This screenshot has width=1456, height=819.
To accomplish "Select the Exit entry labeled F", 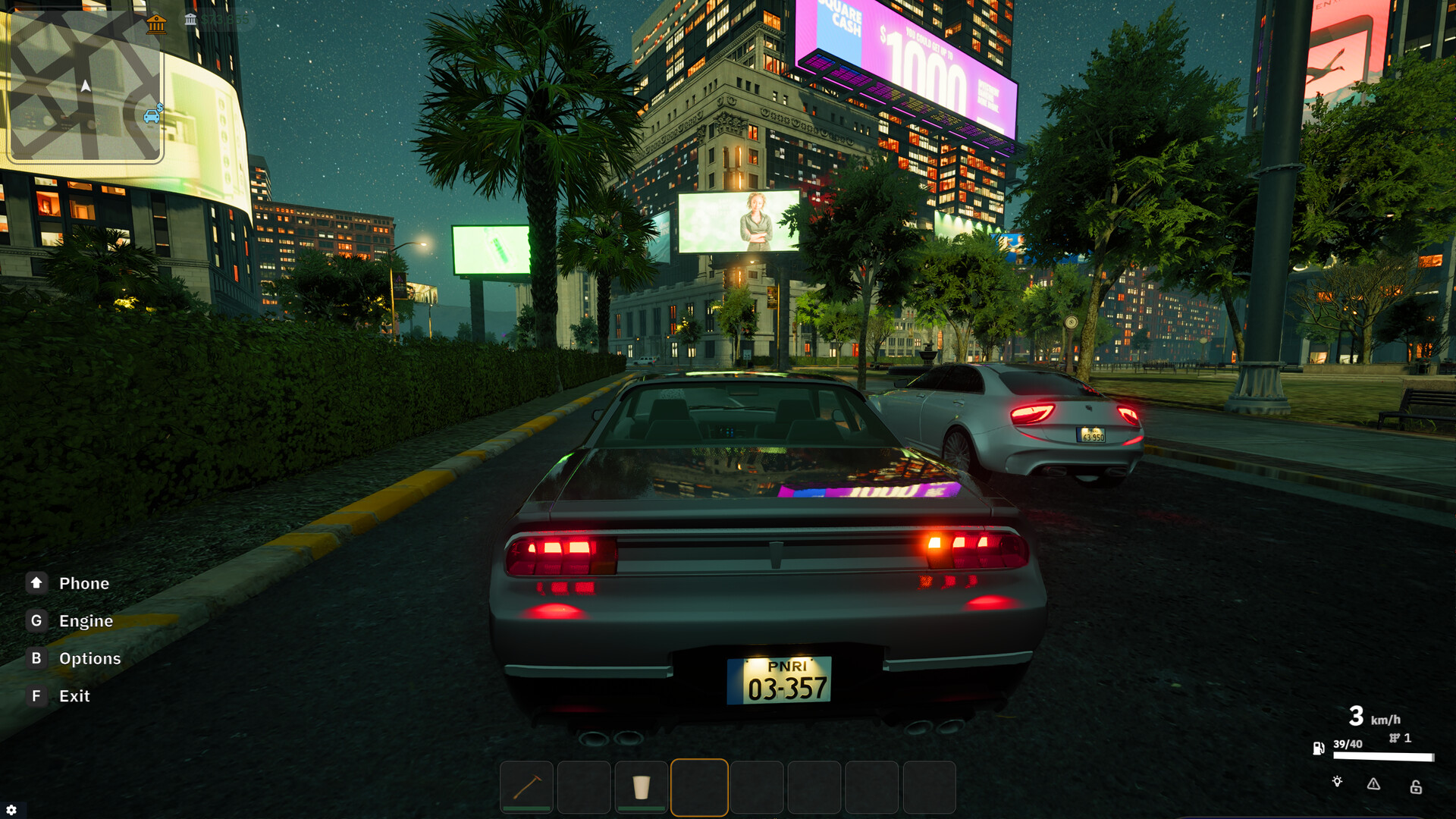I will (74, 695).
